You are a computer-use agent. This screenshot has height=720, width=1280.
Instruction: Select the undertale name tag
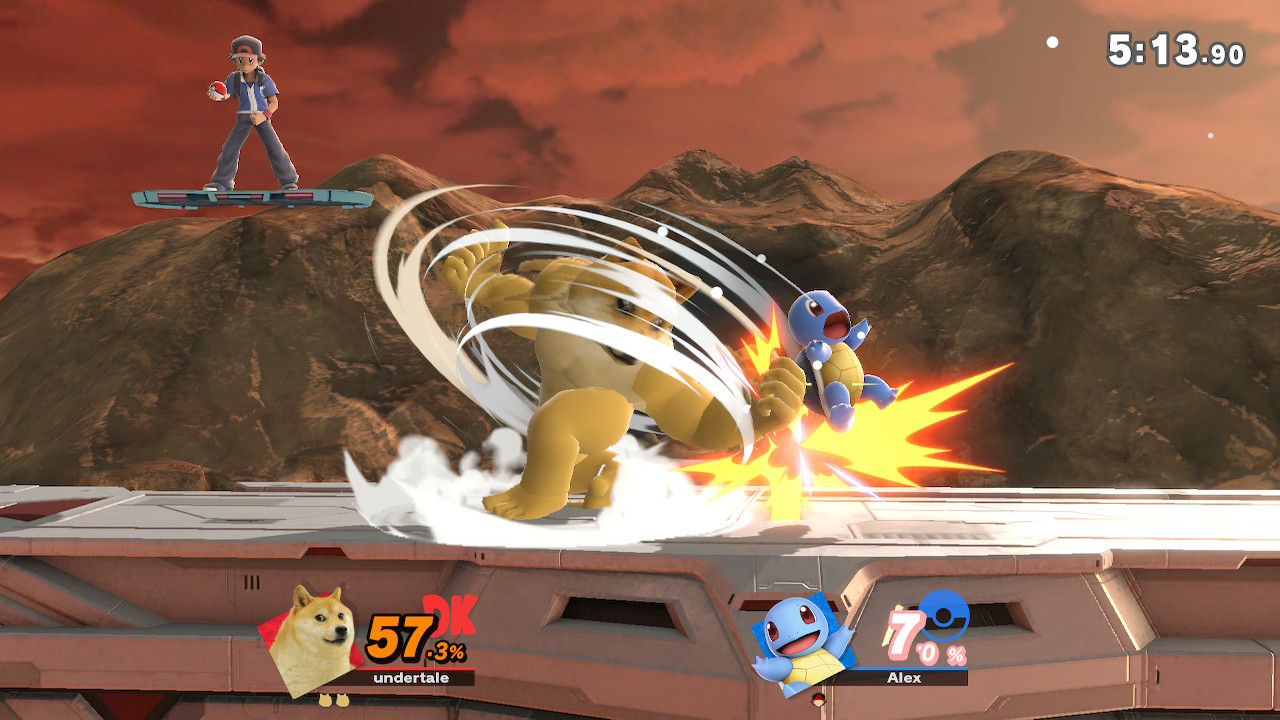pos(410,677)
